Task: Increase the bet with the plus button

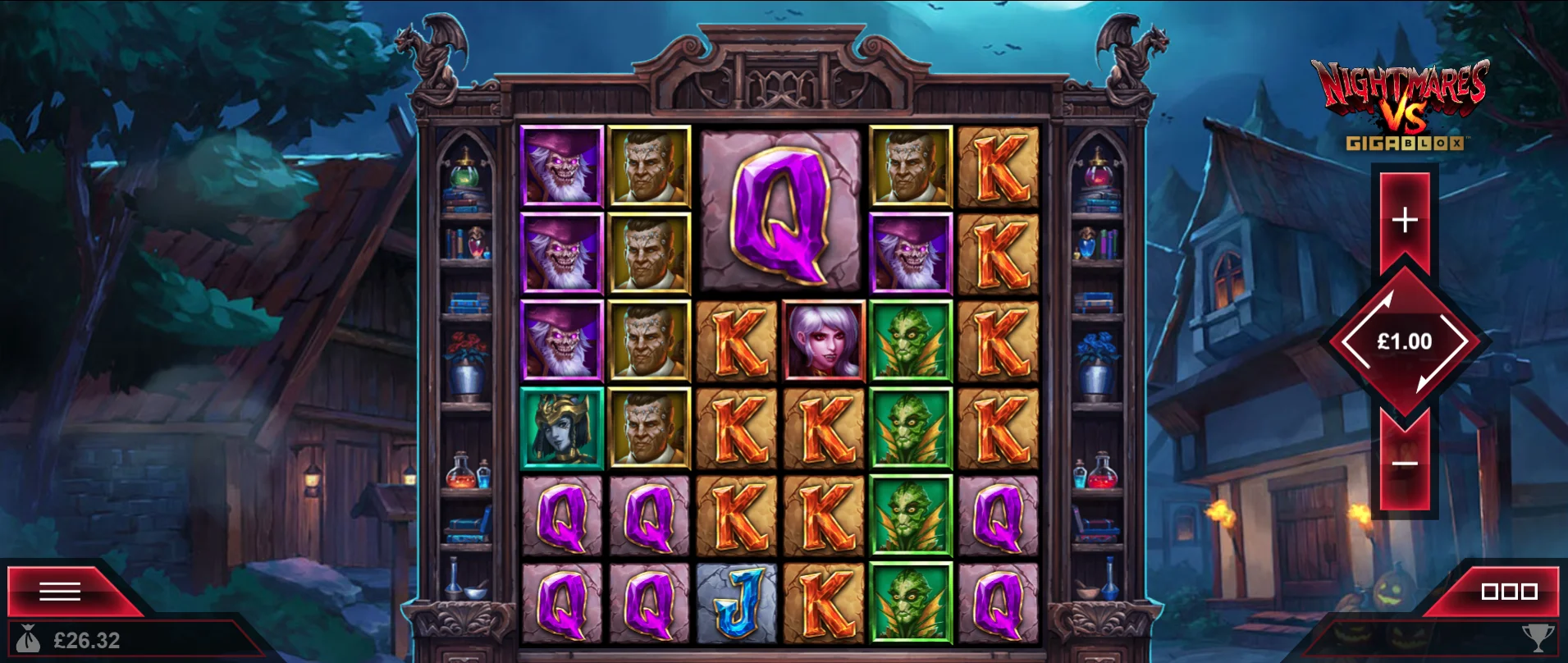Action: coord(1405,220)
